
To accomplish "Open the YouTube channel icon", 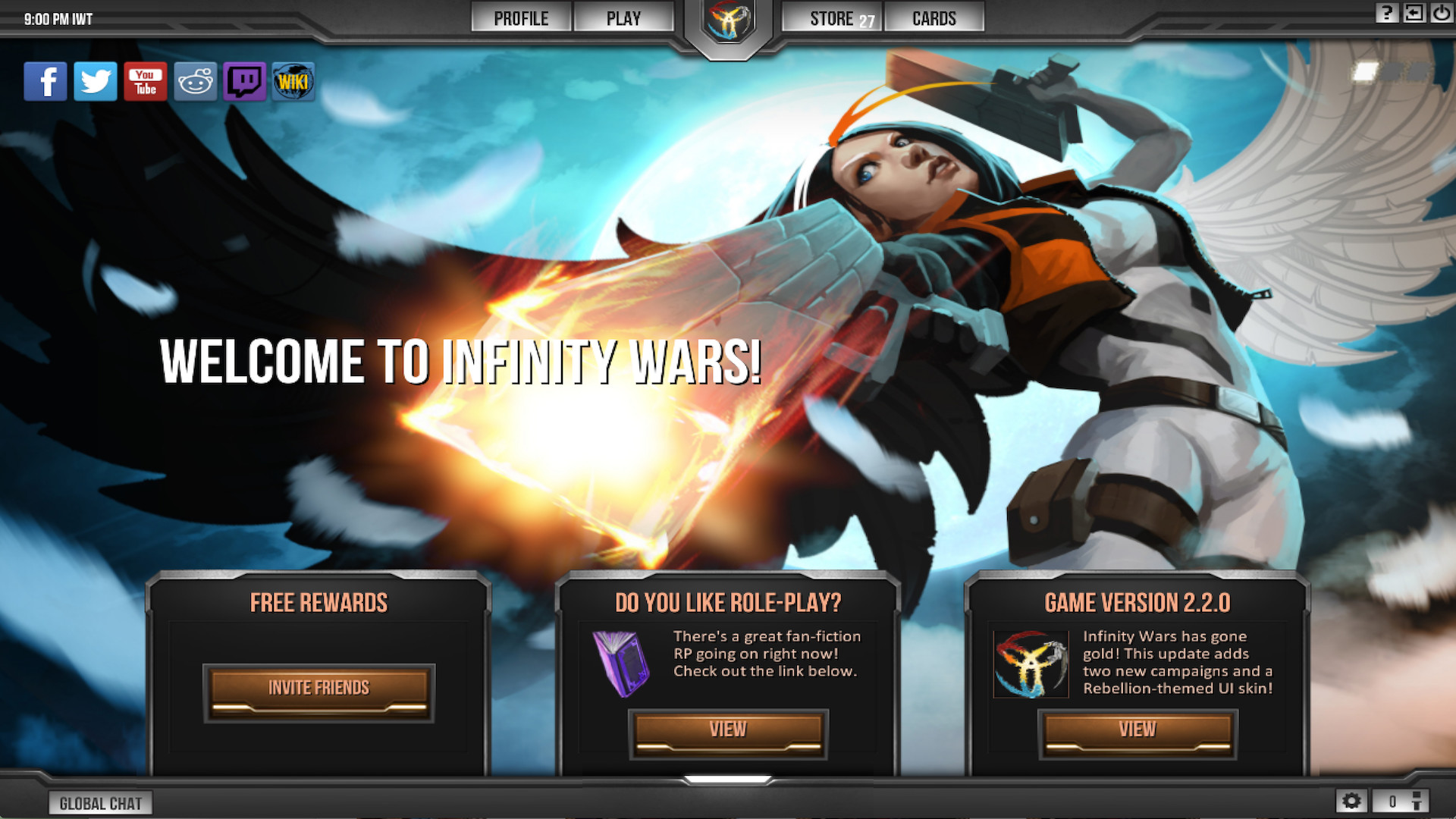I will point(145,81).
